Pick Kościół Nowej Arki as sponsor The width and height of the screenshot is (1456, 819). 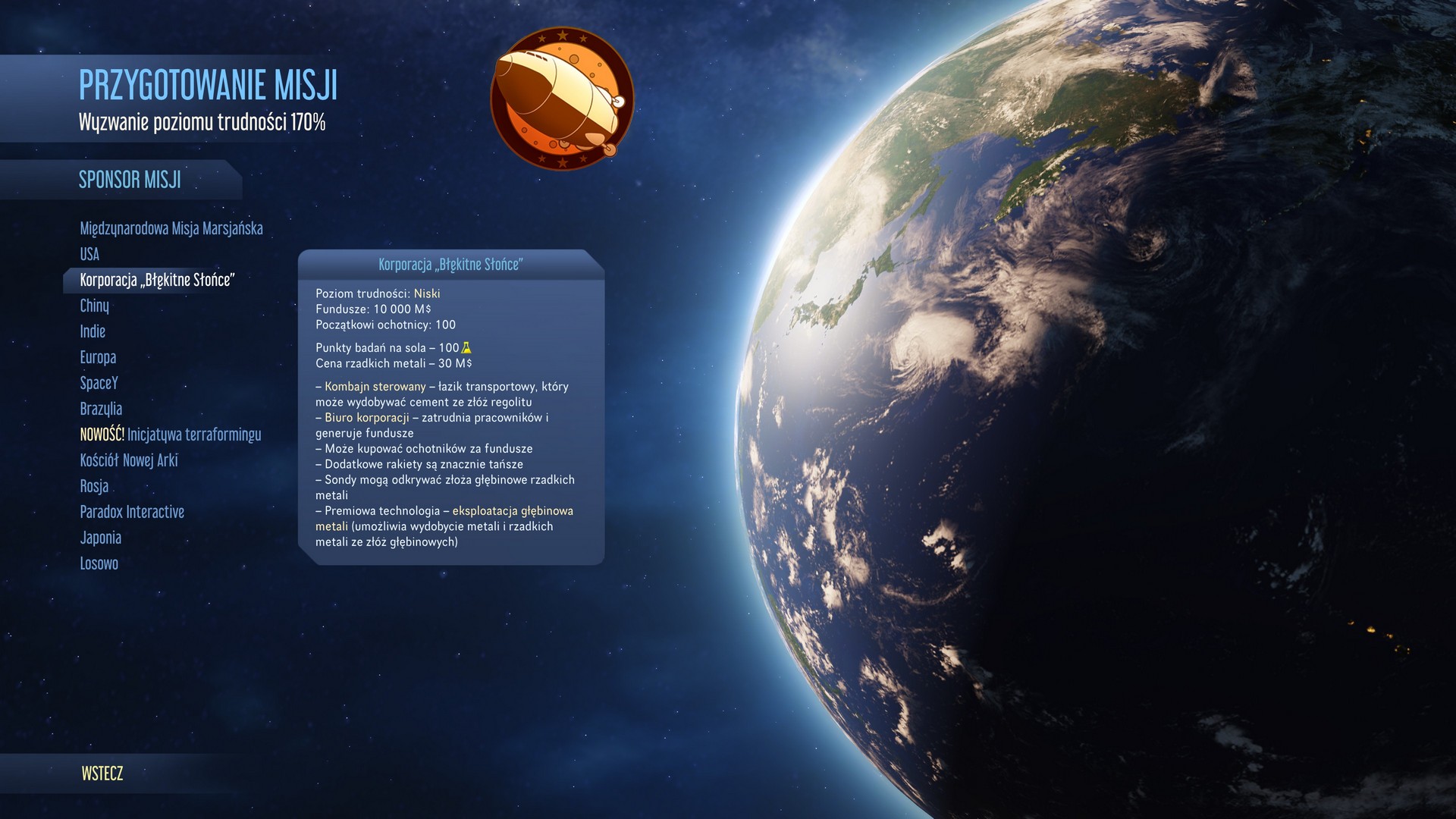(x=130, y=460)
